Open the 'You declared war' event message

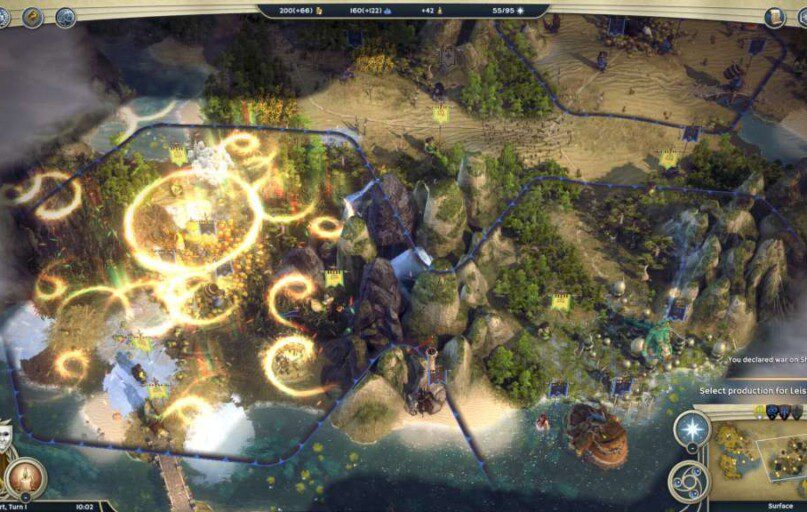[x=766, y=359]
